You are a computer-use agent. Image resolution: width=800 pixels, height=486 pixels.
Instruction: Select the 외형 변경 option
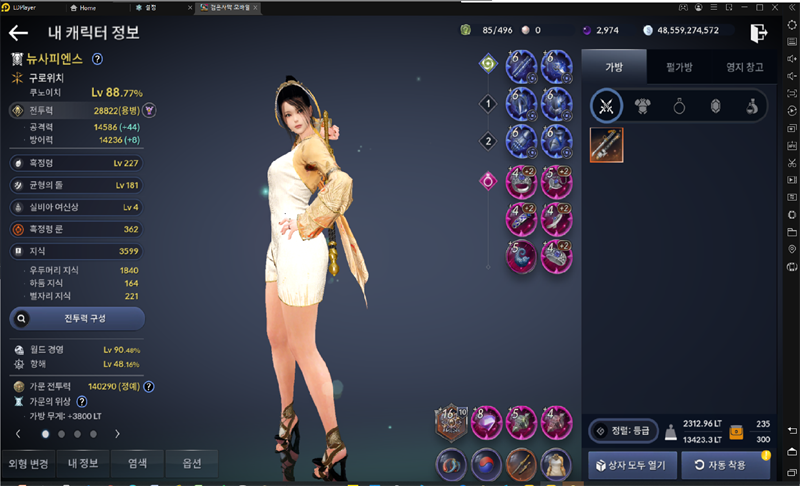27,463
